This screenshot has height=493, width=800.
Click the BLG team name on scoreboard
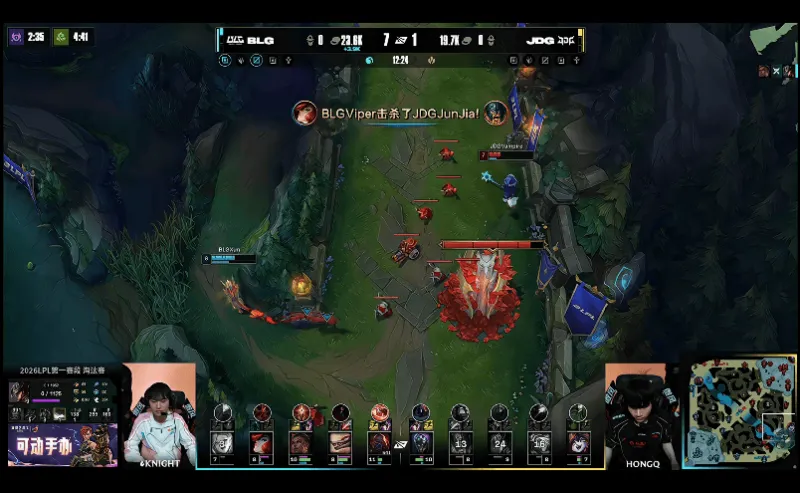[260, 40]
